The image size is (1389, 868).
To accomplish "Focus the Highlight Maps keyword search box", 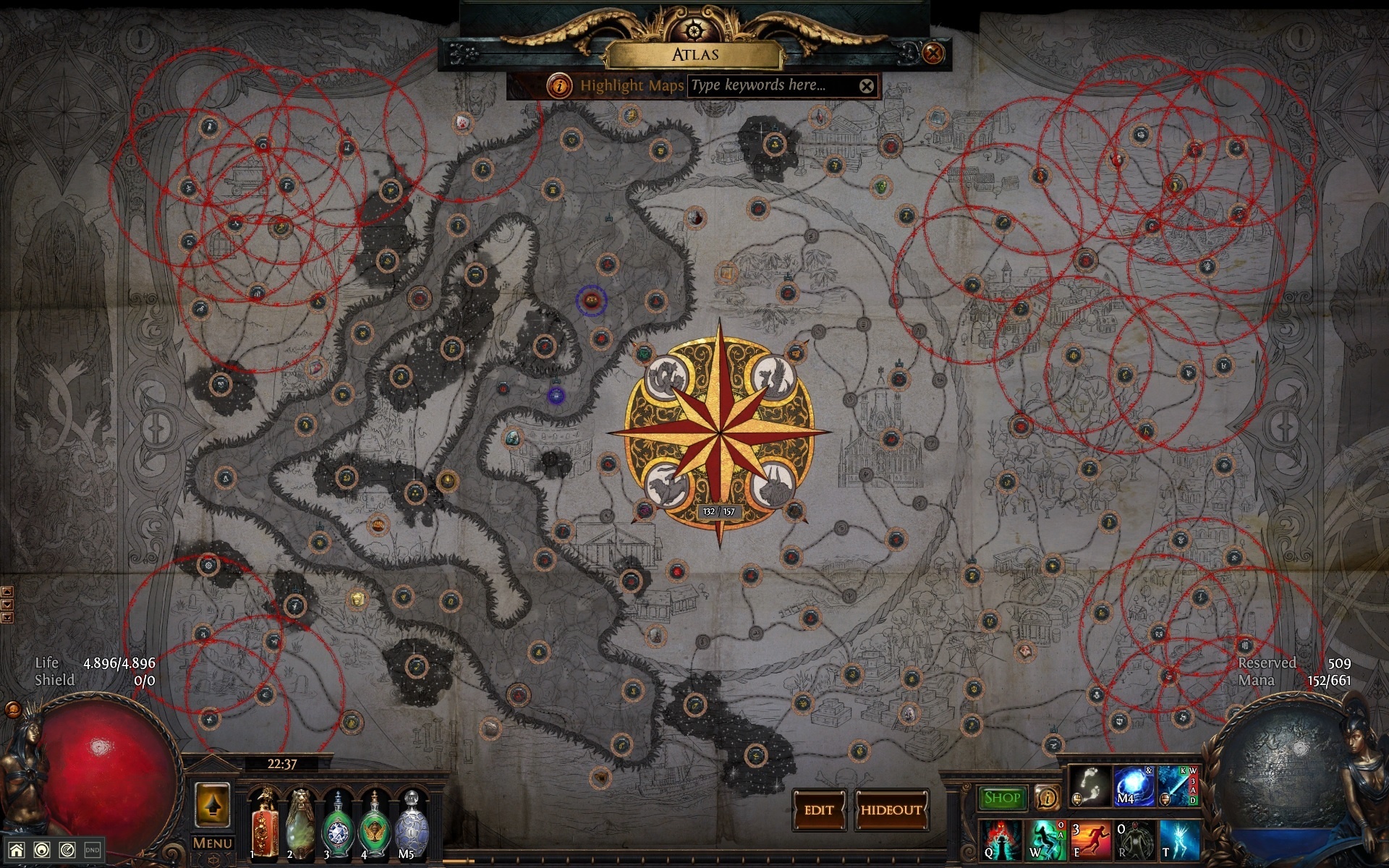I will [x=770, y=85].
